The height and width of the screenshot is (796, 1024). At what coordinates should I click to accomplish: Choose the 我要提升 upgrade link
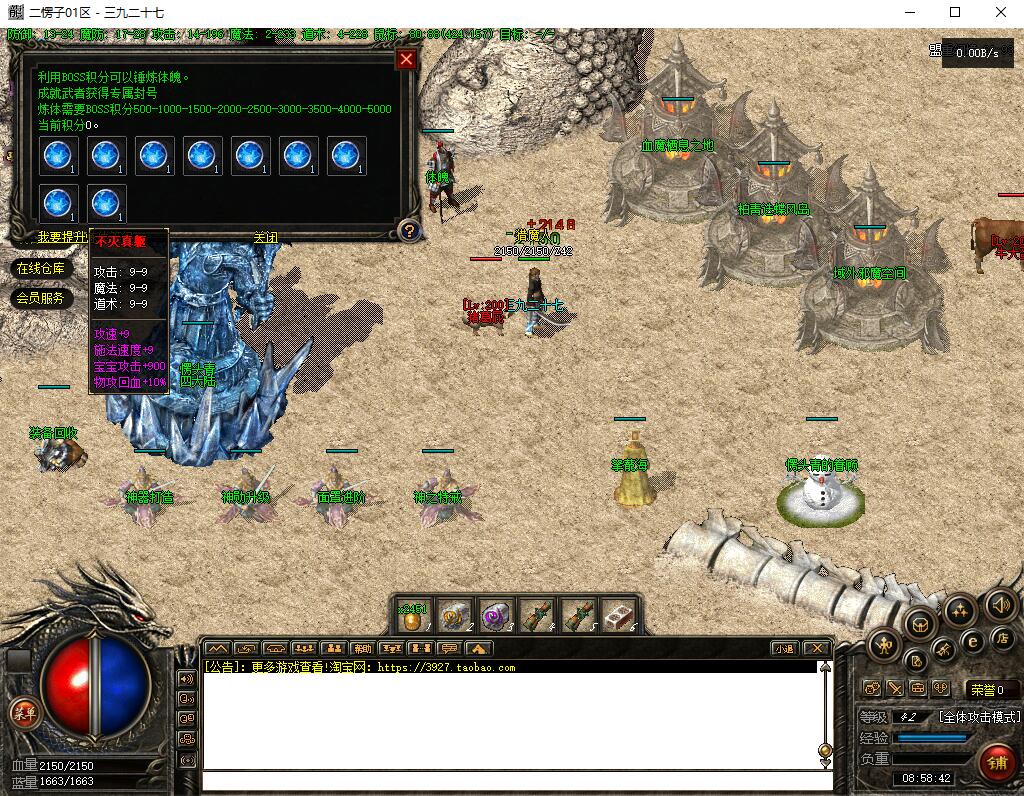point(62,238)
